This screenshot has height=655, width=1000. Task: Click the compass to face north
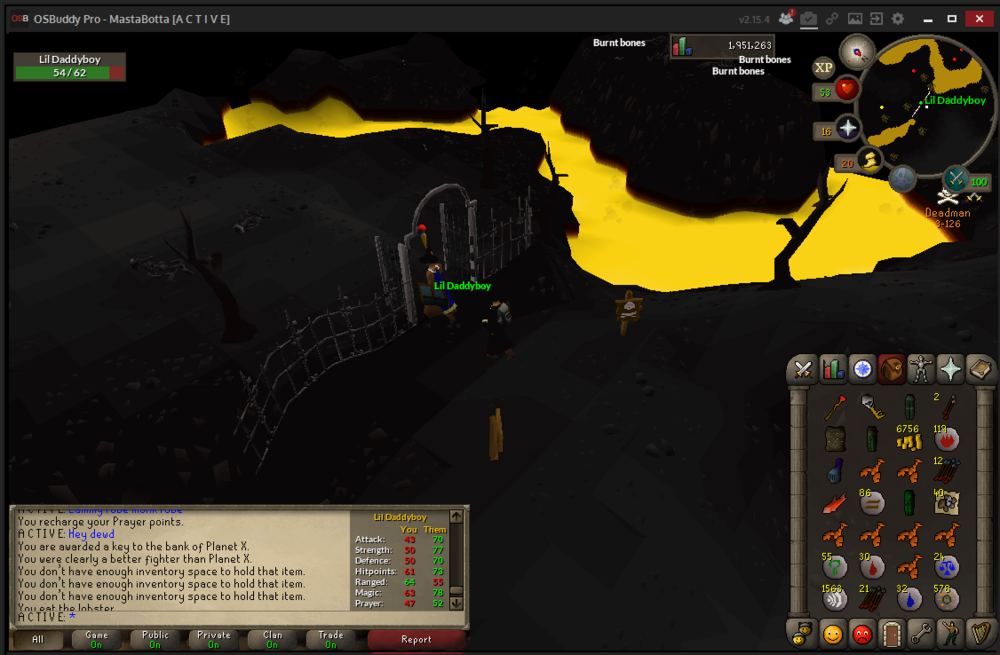tap(857, 51)
